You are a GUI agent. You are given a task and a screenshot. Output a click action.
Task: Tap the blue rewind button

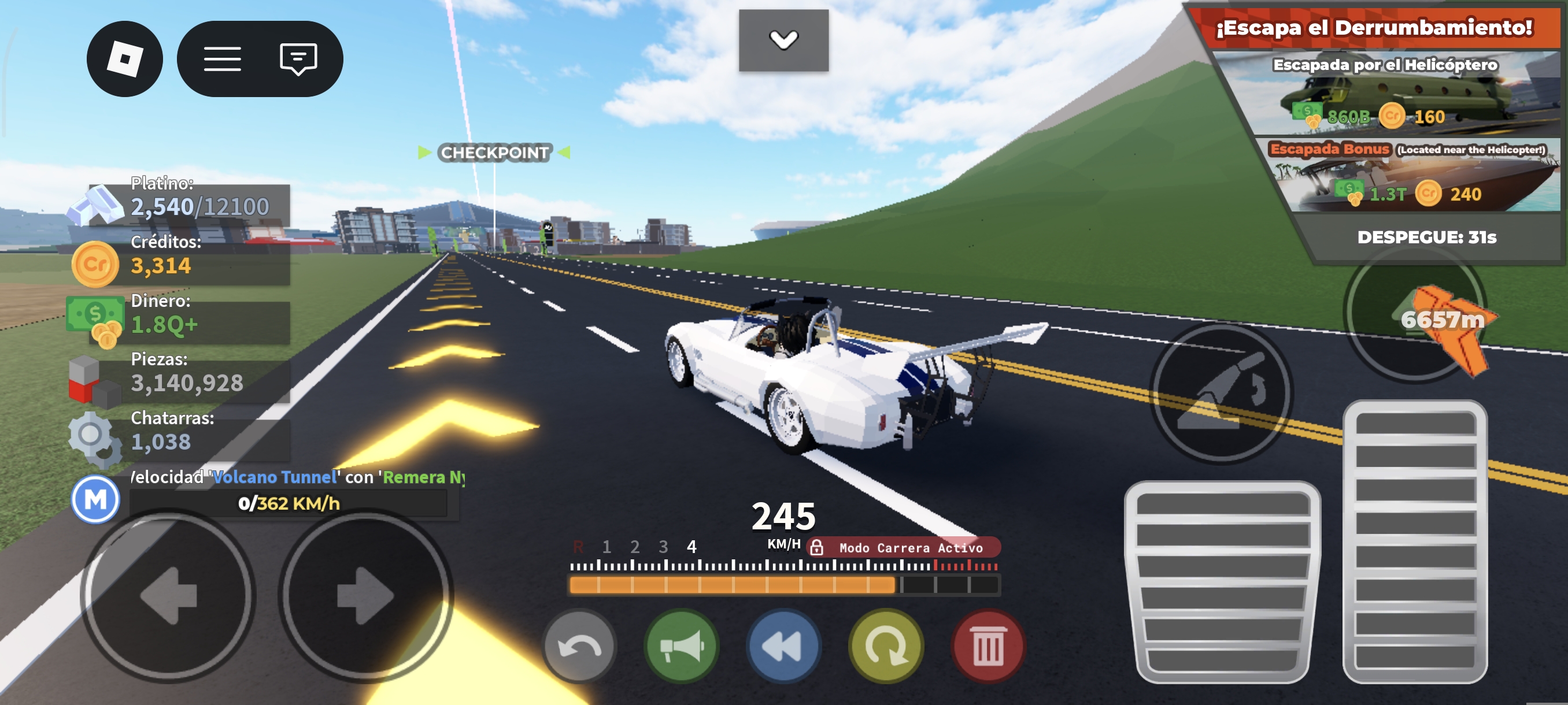click(783, 646)
